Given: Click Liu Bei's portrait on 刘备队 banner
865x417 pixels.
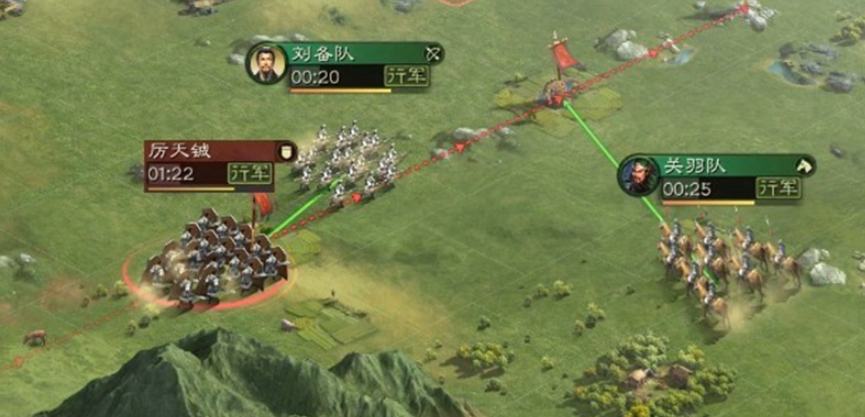Looking at the screenshot, I should (264, 64).
